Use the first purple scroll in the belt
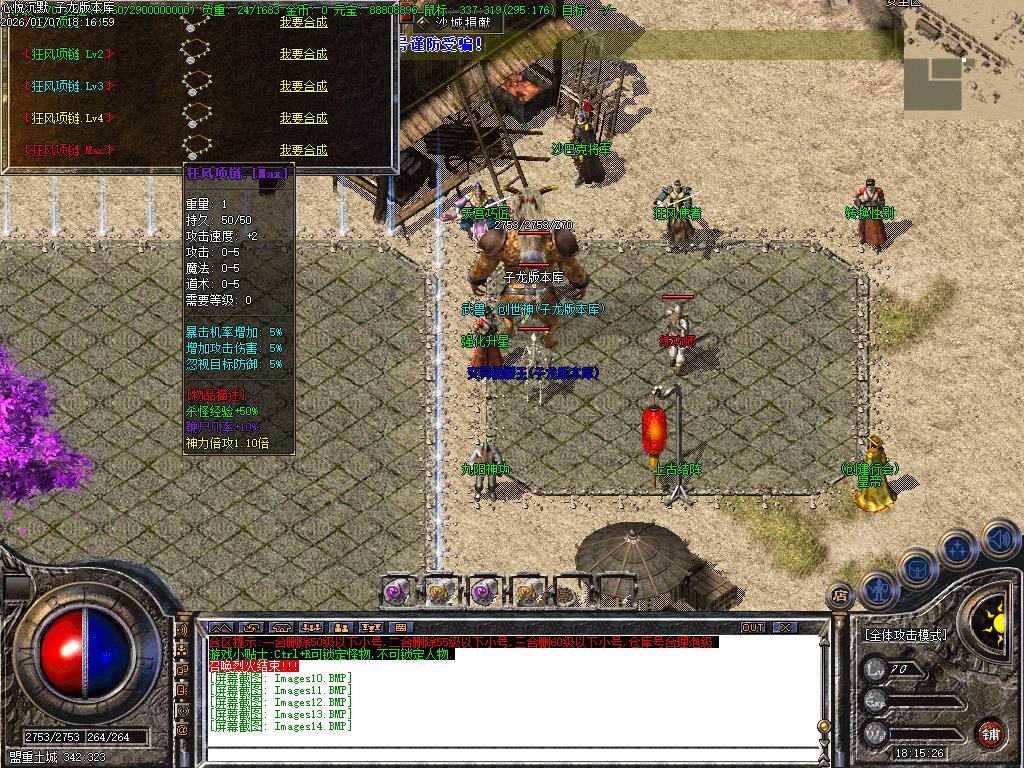The height and width of the screenshot is (768, 1024). pyautogui.click(x=397, y=591)
